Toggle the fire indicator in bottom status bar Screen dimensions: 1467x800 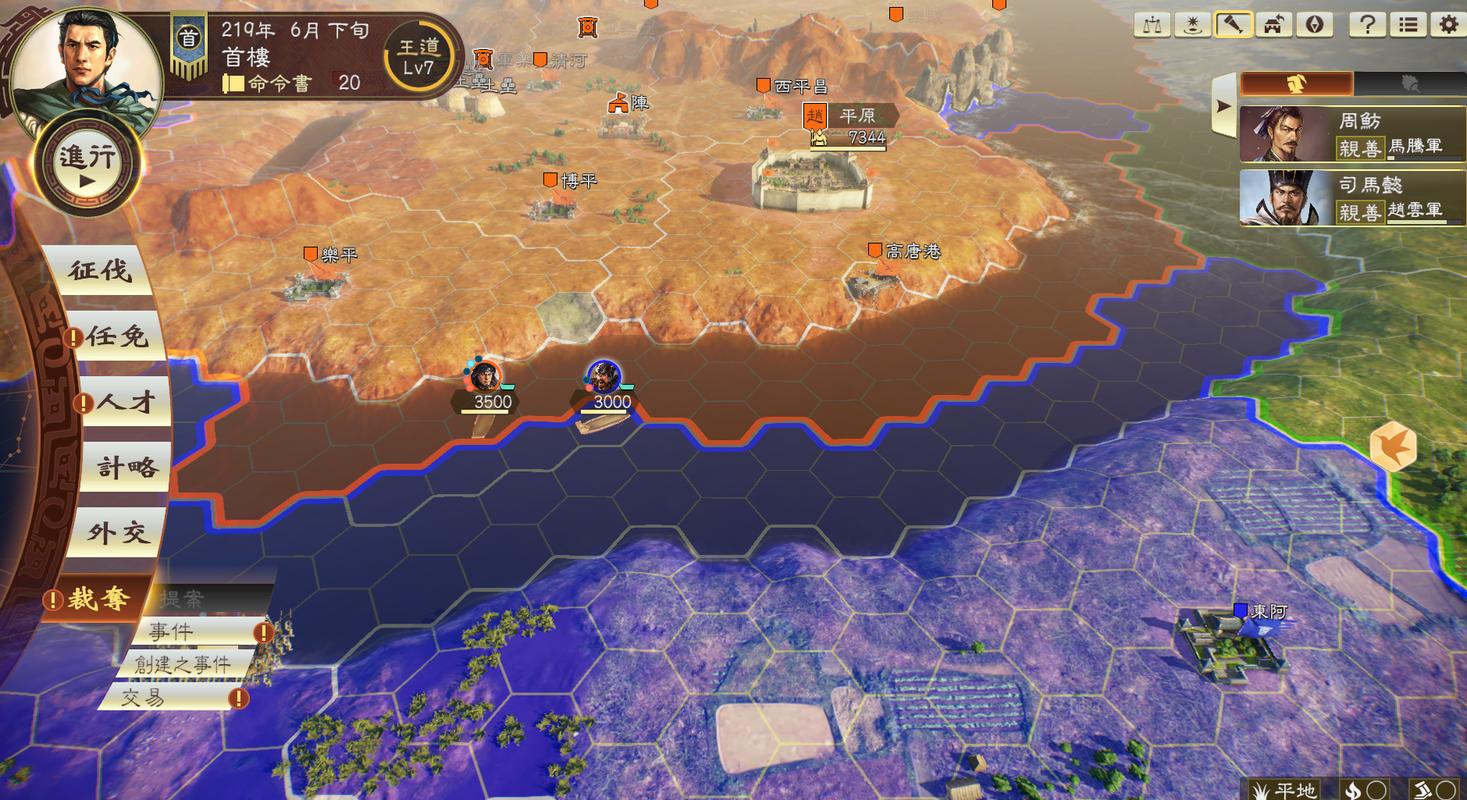pos(1355,788)
